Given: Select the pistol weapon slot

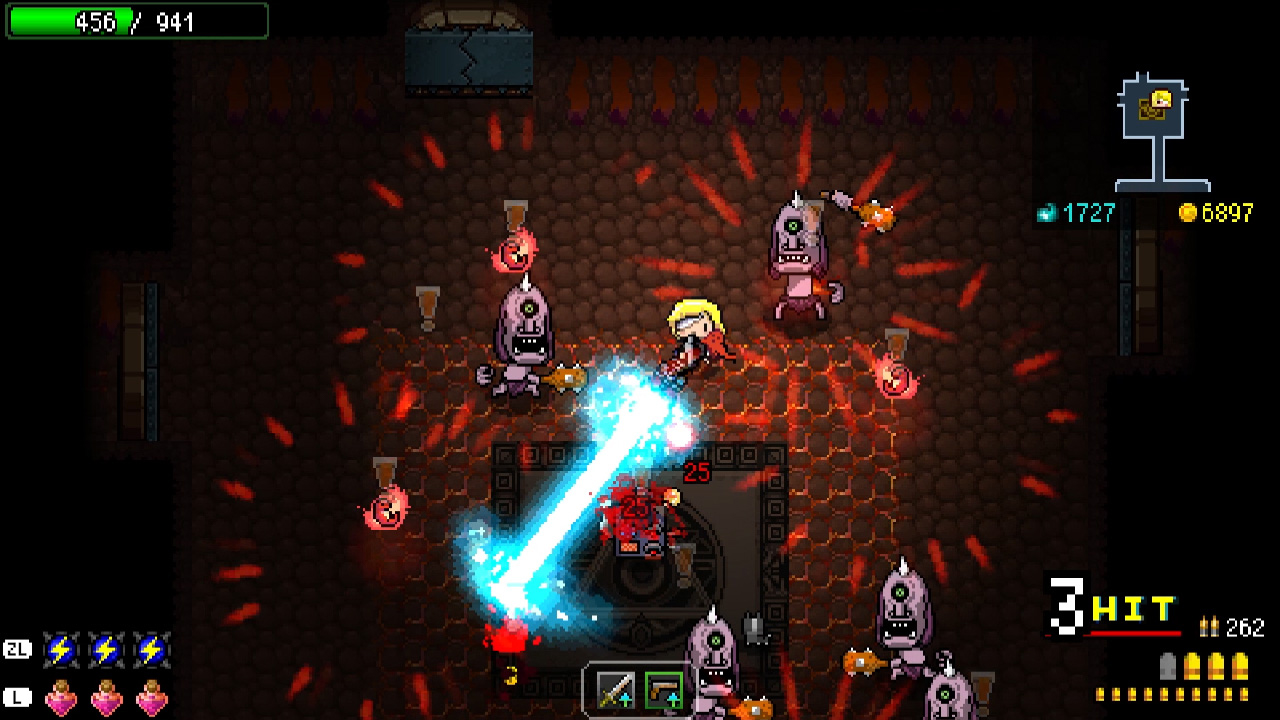Looking at the screenshot, I should coord(666,691).
